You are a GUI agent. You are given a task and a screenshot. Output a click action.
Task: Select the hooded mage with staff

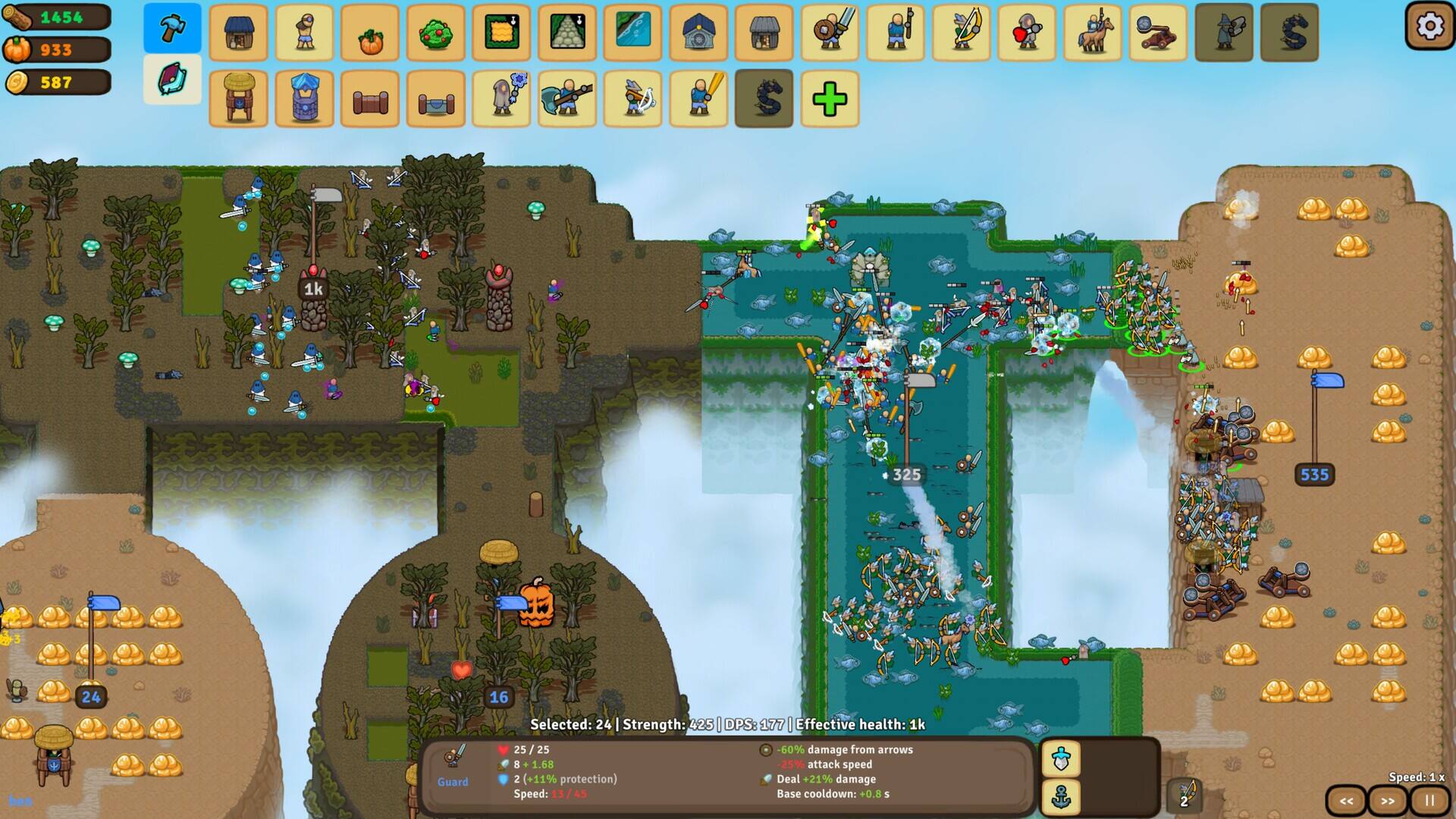tap(501, 99)
